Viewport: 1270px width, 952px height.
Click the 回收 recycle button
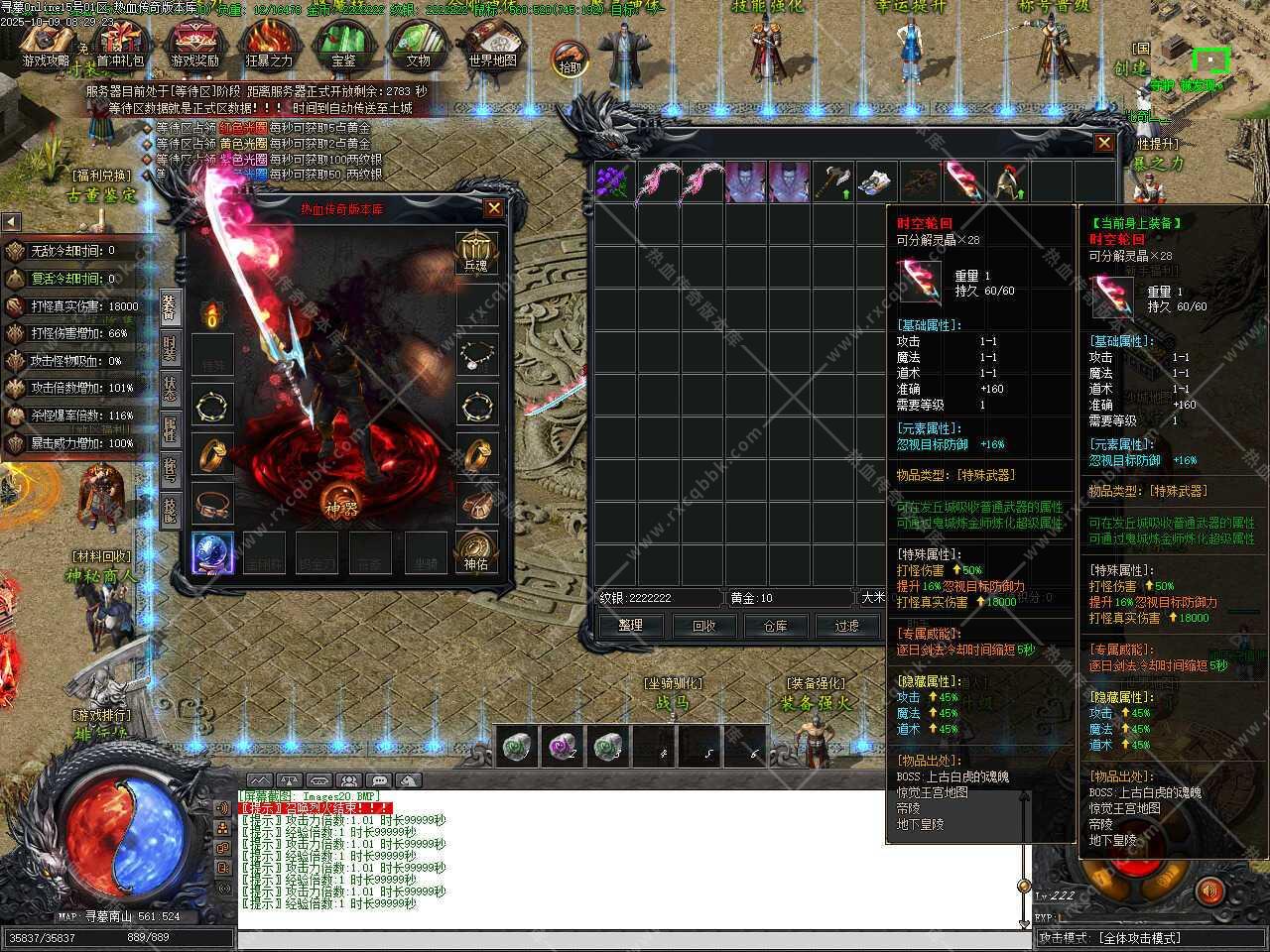(x=702, y=626)
